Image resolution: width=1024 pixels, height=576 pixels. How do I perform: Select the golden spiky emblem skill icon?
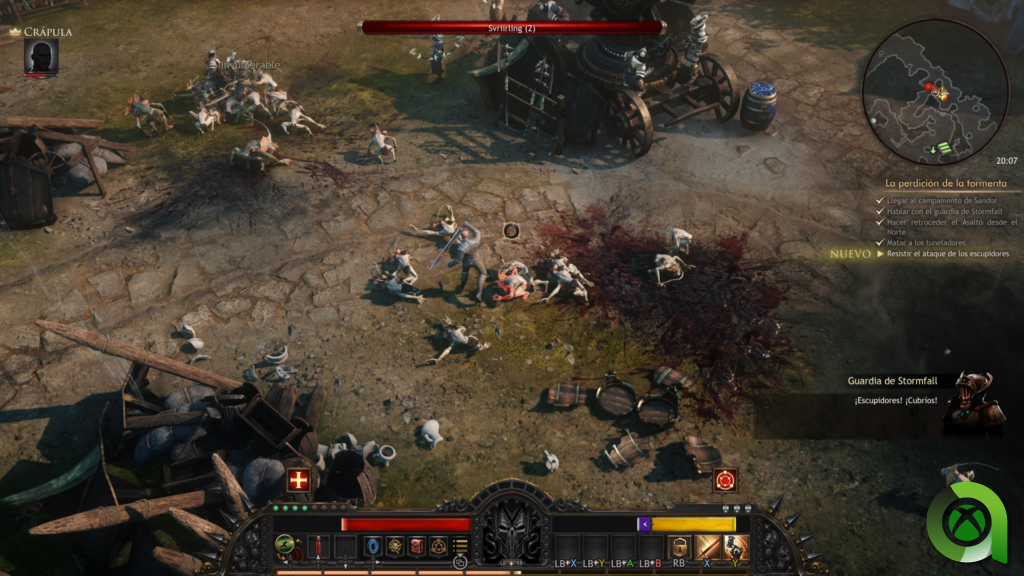click(x=395, y=546)
